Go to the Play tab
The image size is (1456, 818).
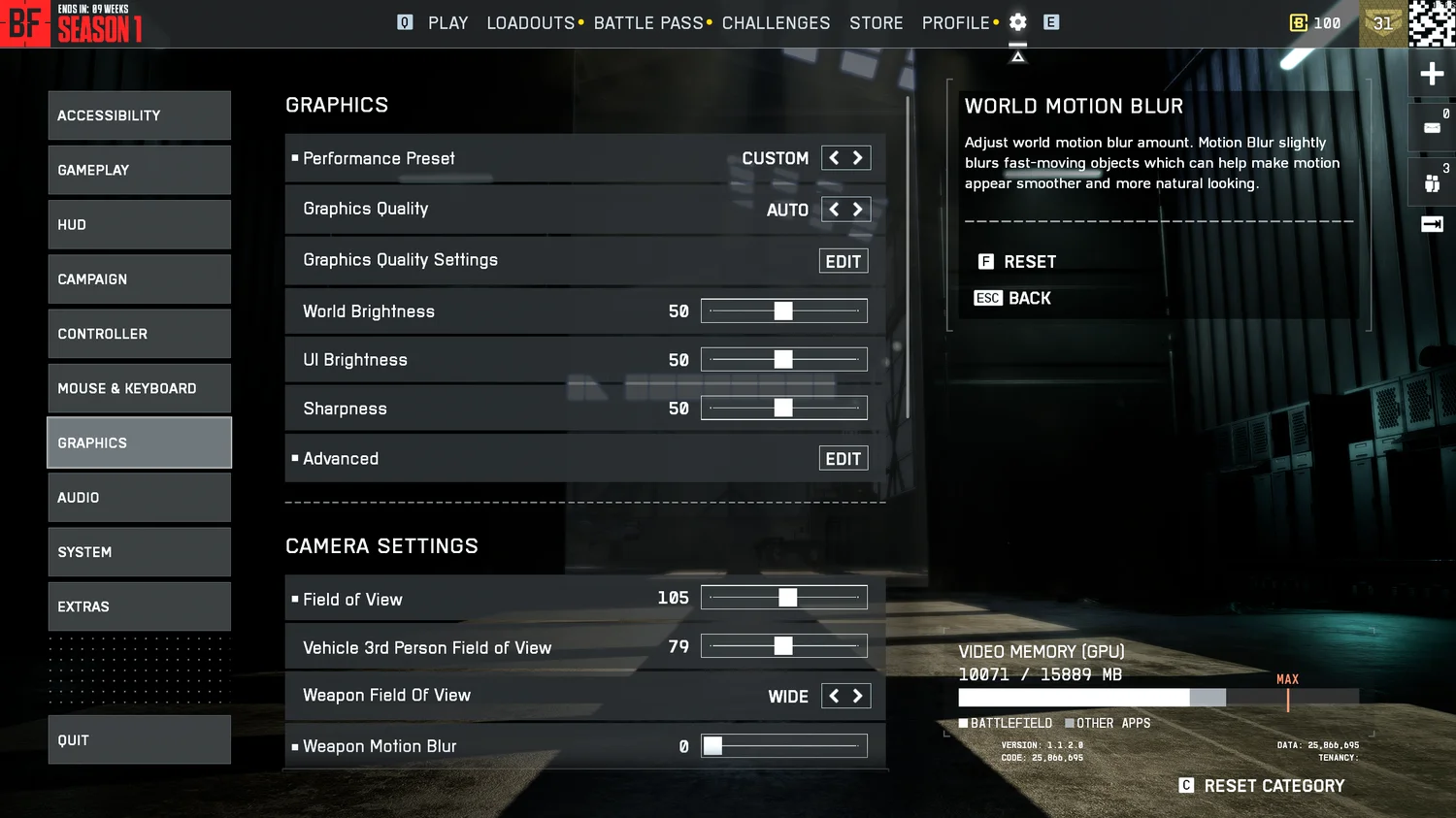(447, 23)
